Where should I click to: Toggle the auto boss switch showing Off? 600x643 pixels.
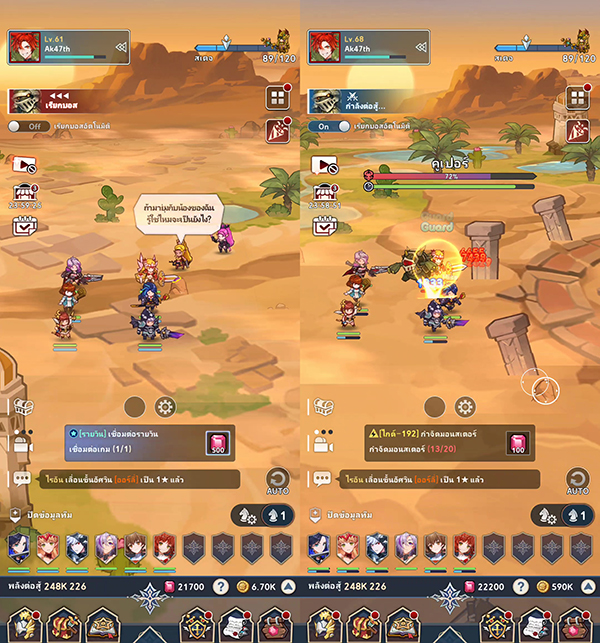(x=29, y=126)
